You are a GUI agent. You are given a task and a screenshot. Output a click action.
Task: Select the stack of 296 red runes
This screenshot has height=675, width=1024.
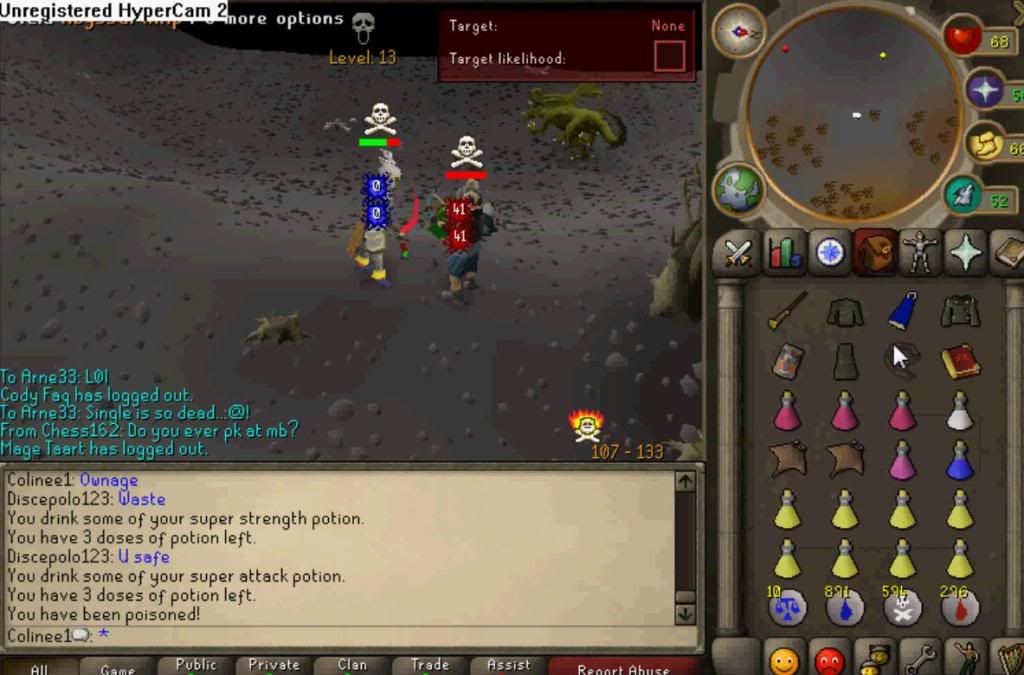coord(958,606)
